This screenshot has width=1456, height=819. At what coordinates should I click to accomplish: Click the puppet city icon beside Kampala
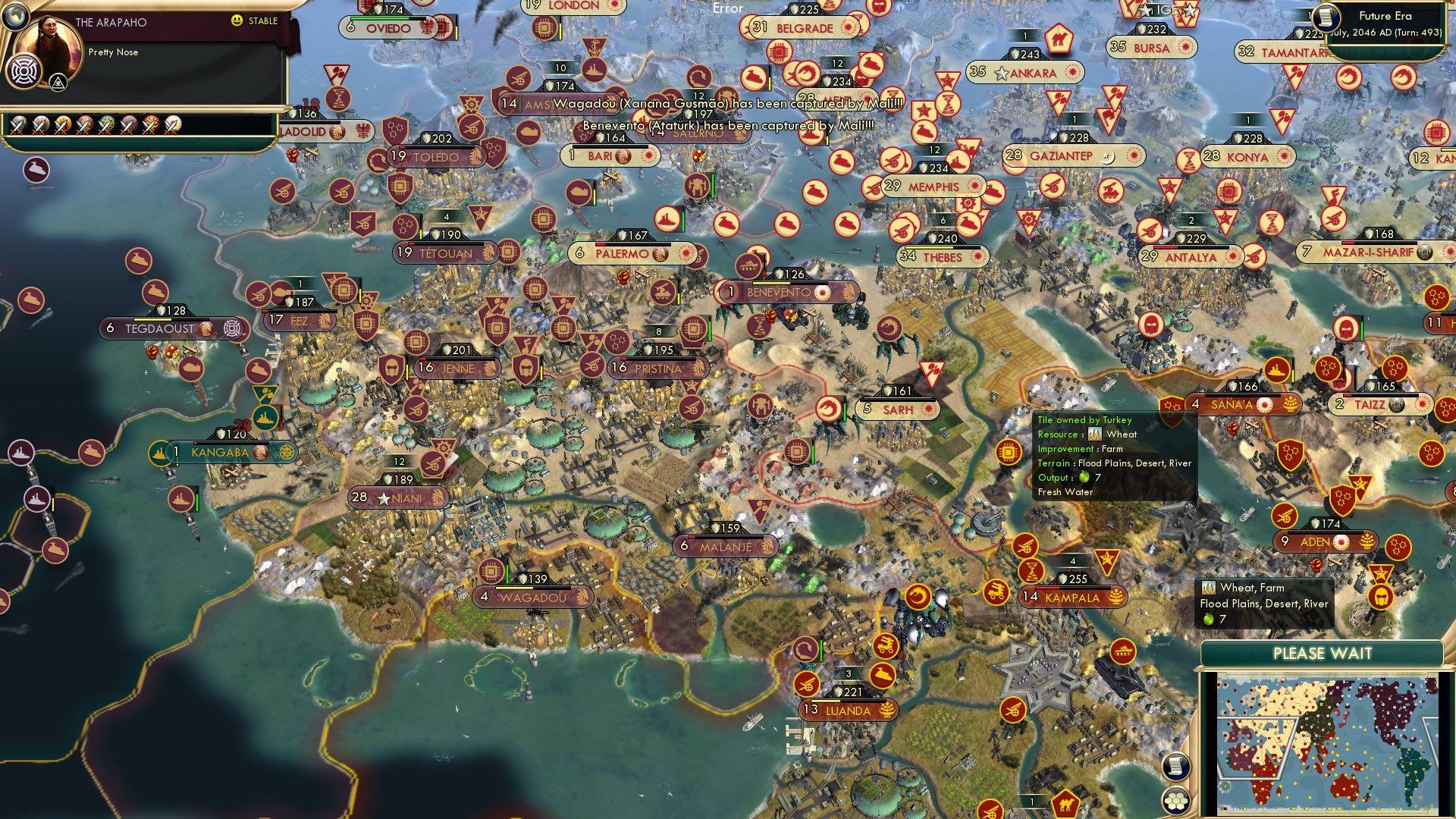[x=1116, y=598]
